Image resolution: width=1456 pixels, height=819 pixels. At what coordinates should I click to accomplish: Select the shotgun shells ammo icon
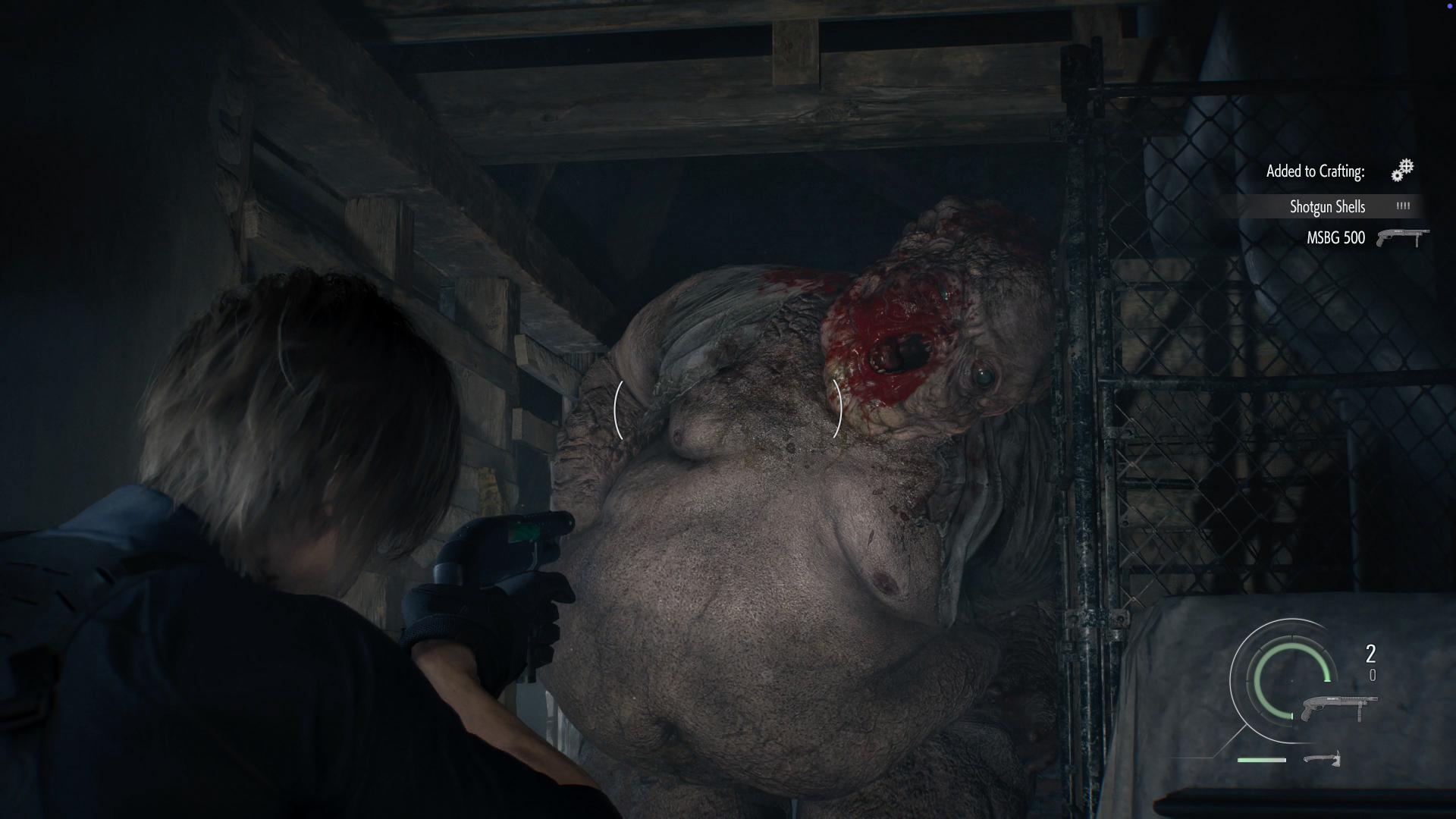(x=1404, y=206)
